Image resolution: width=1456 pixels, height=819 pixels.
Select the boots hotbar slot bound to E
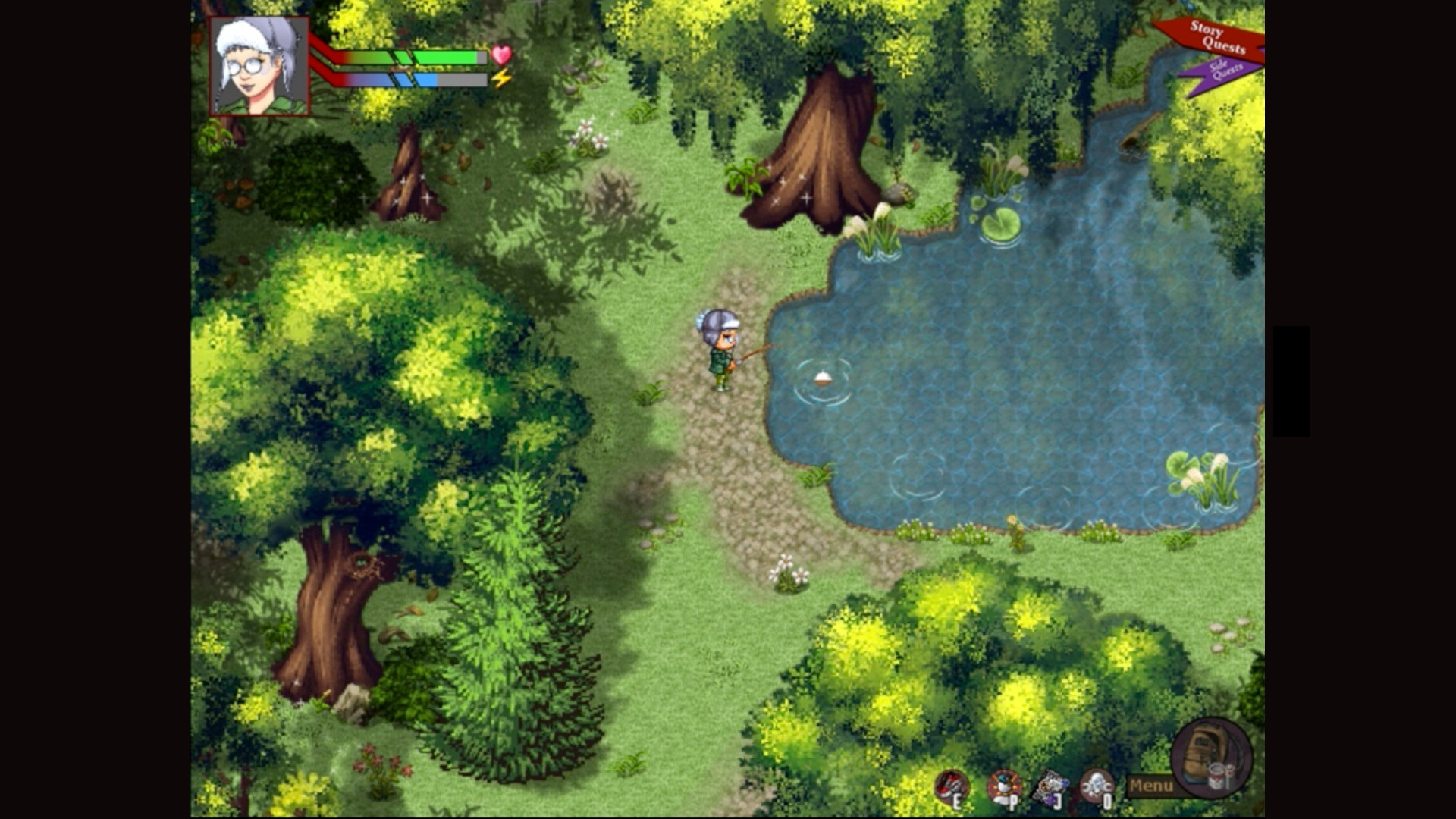[954, 783]
